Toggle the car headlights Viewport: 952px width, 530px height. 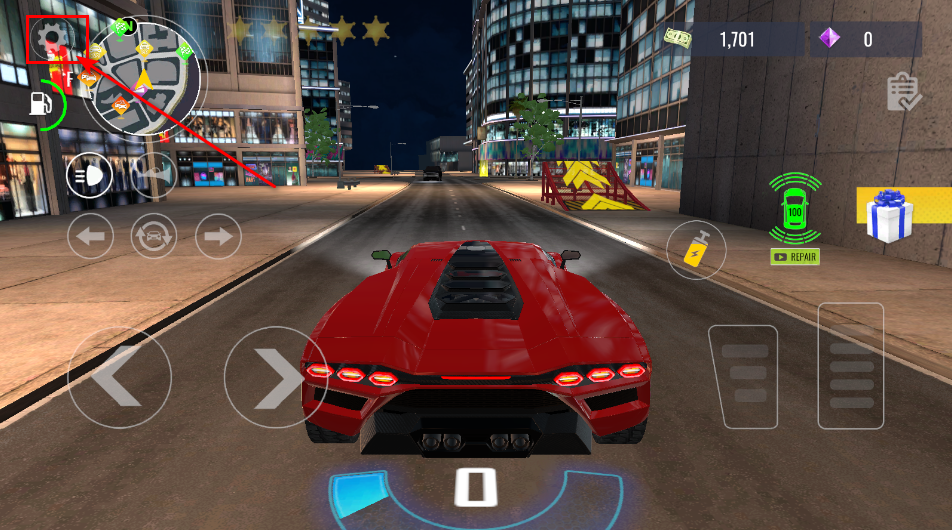pos(89,177)
